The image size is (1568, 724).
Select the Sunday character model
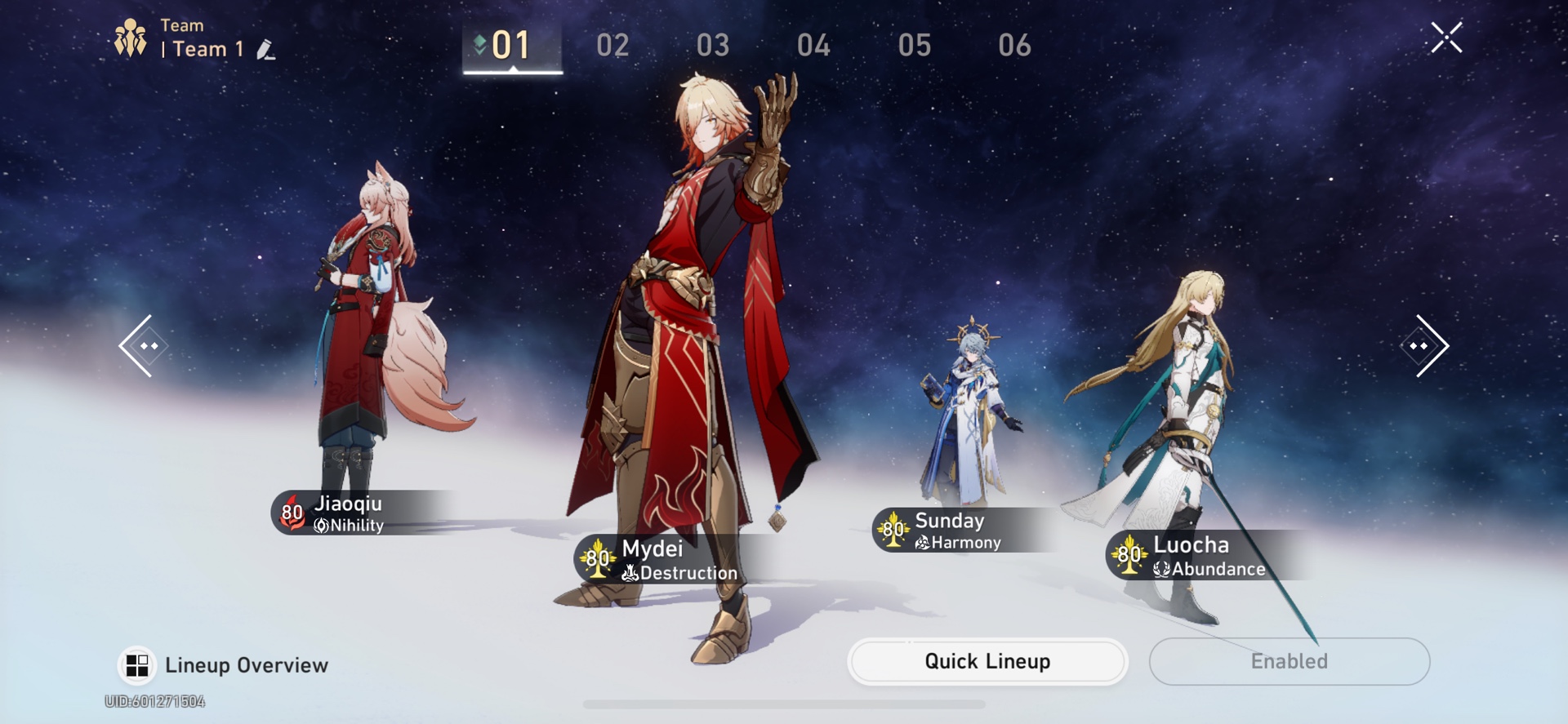pos(972,408)
